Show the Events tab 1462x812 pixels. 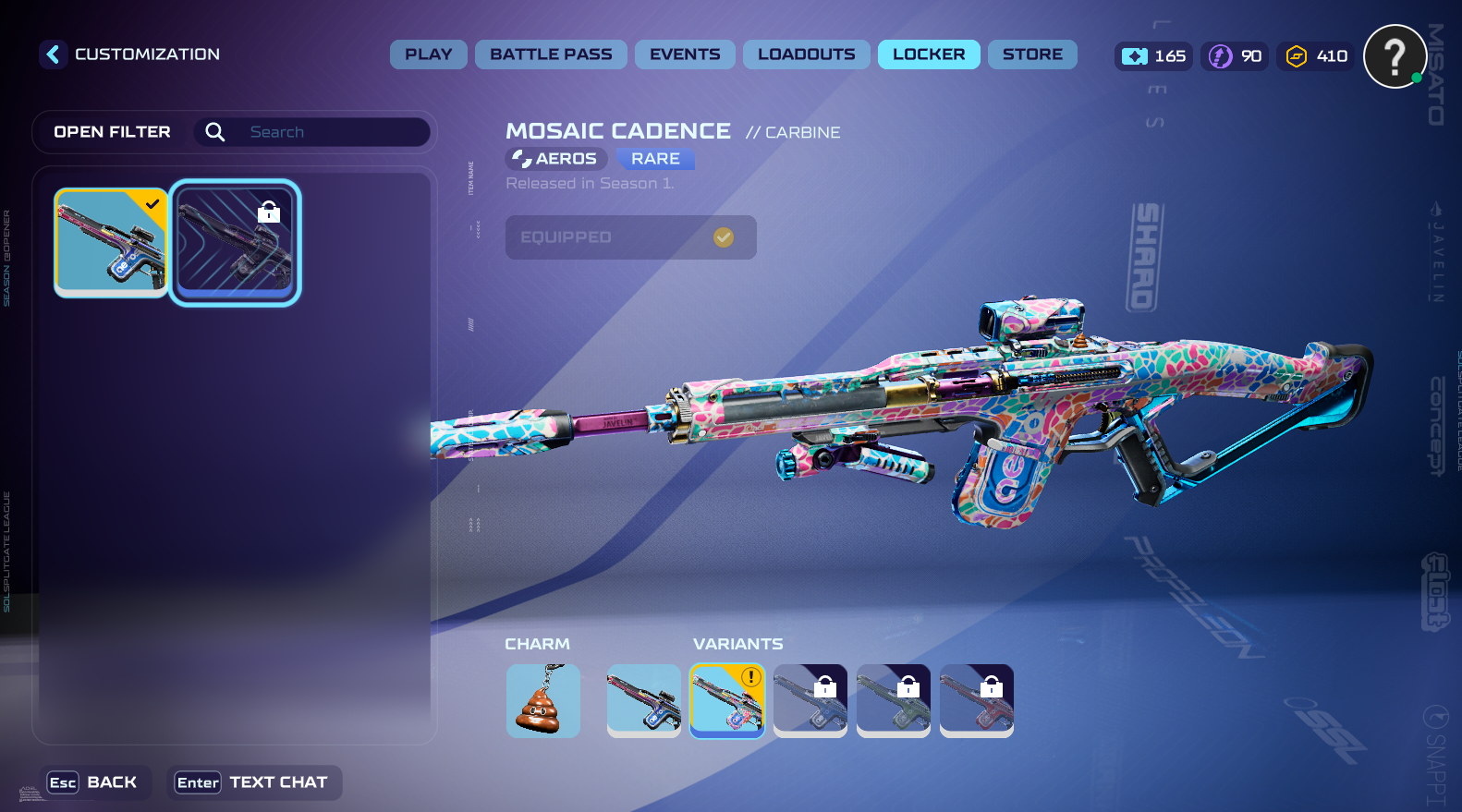click(x=685, y=55)
